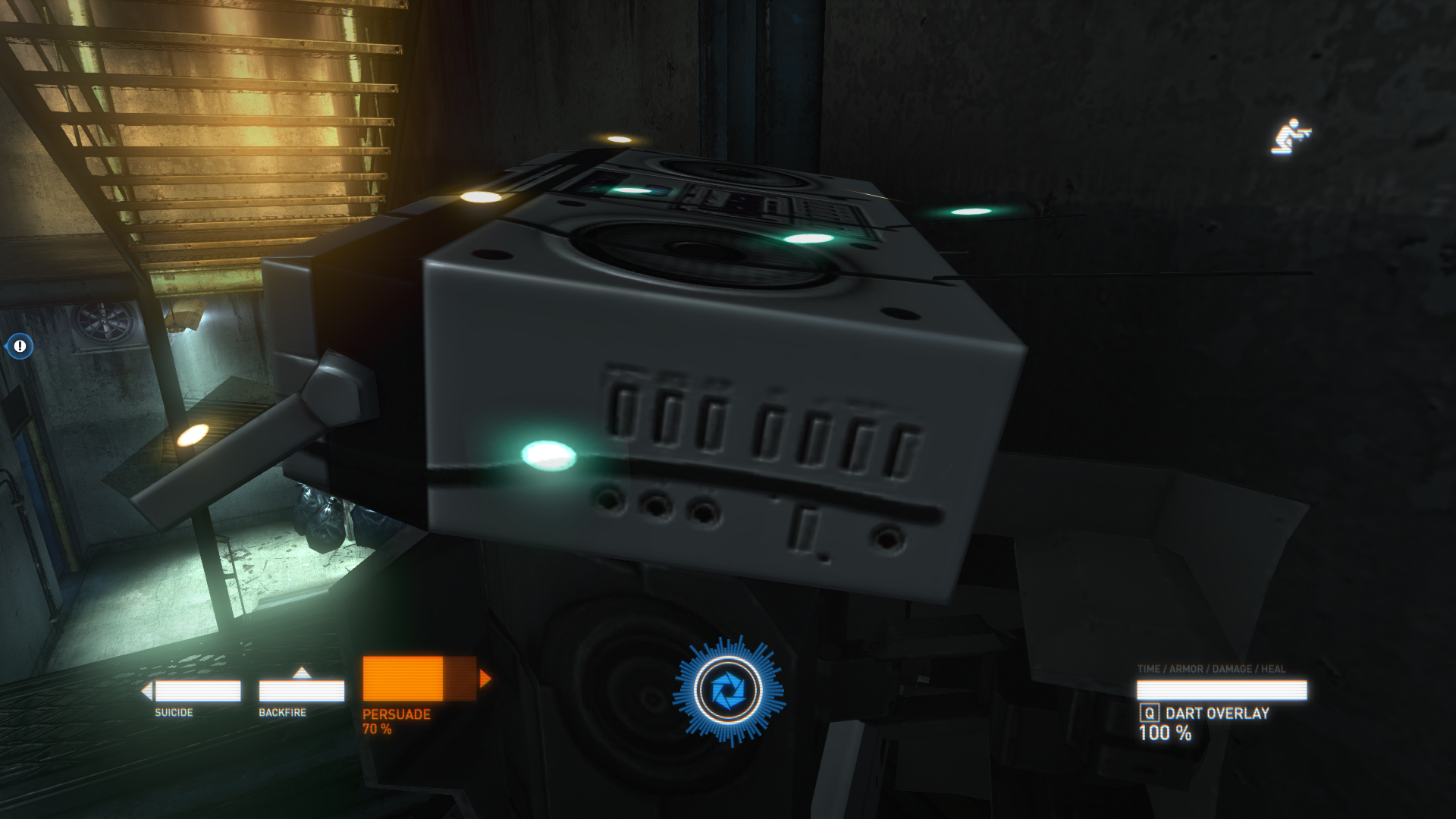Choose the Backfire hack option
This screenshot has width=1456, height=819.
(301, 691)
